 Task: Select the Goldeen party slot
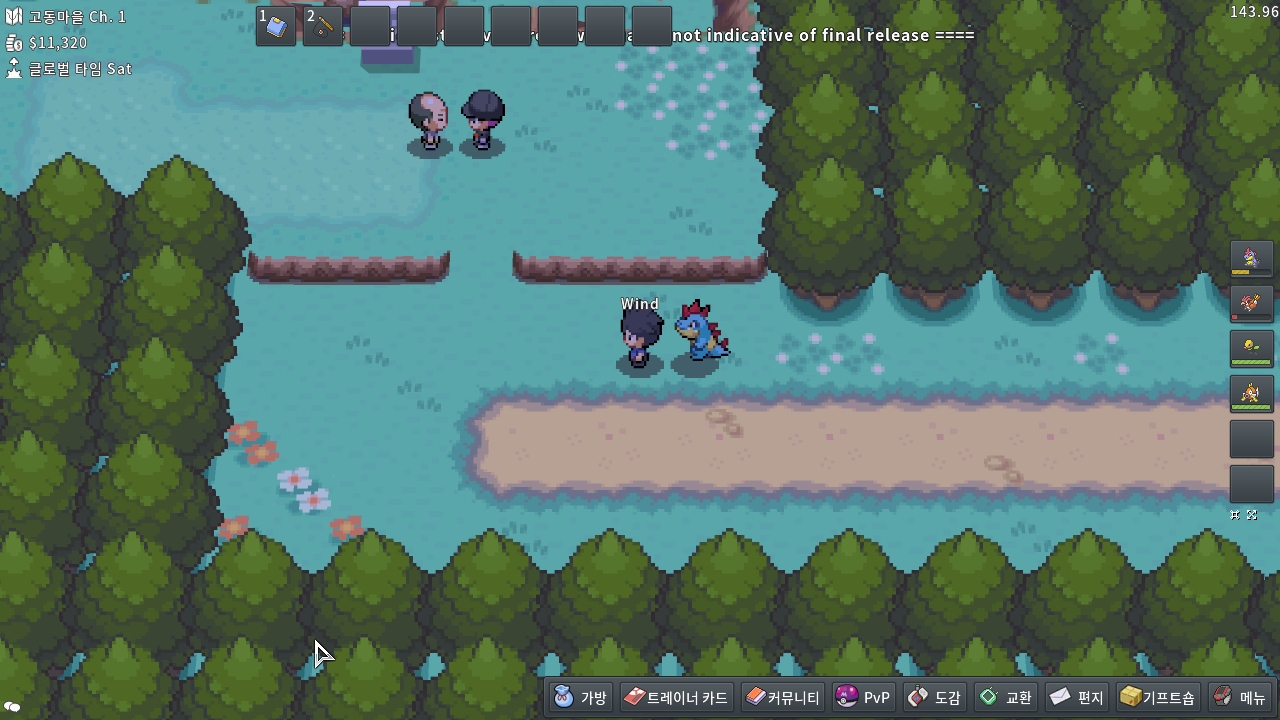point(1251,395)
